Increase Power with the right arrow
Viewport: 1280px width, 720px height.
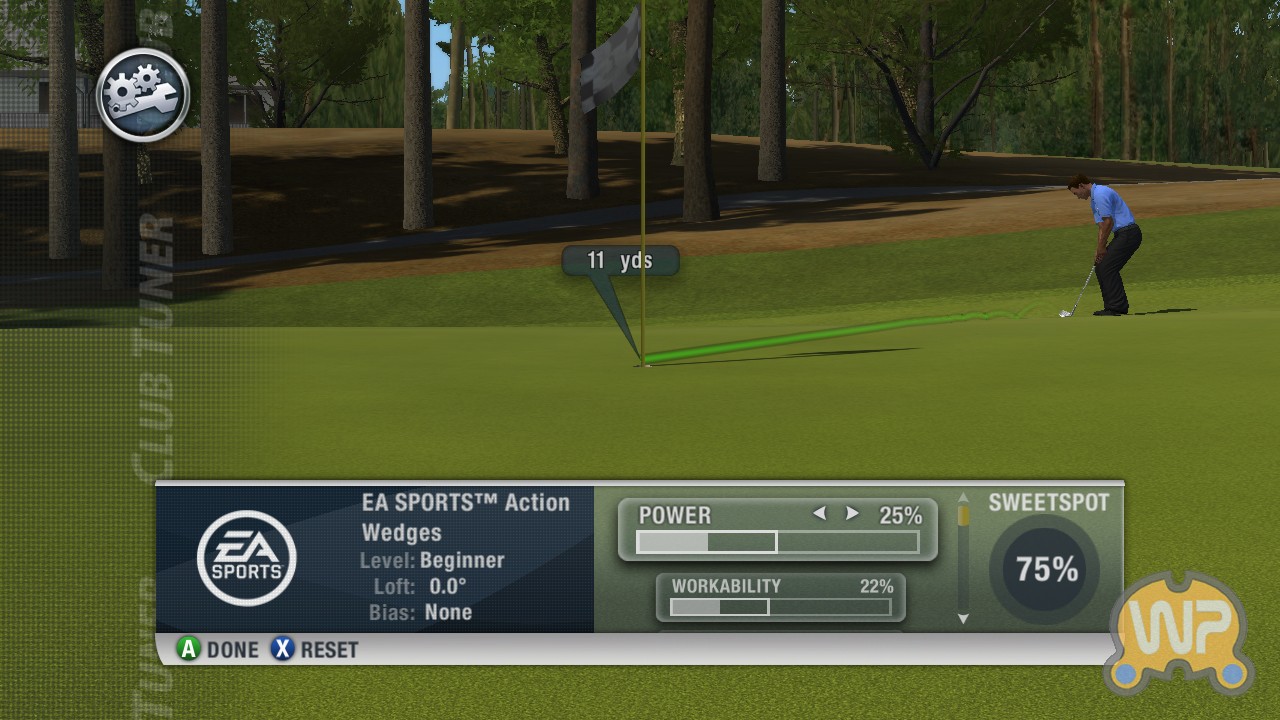(852, 514)
